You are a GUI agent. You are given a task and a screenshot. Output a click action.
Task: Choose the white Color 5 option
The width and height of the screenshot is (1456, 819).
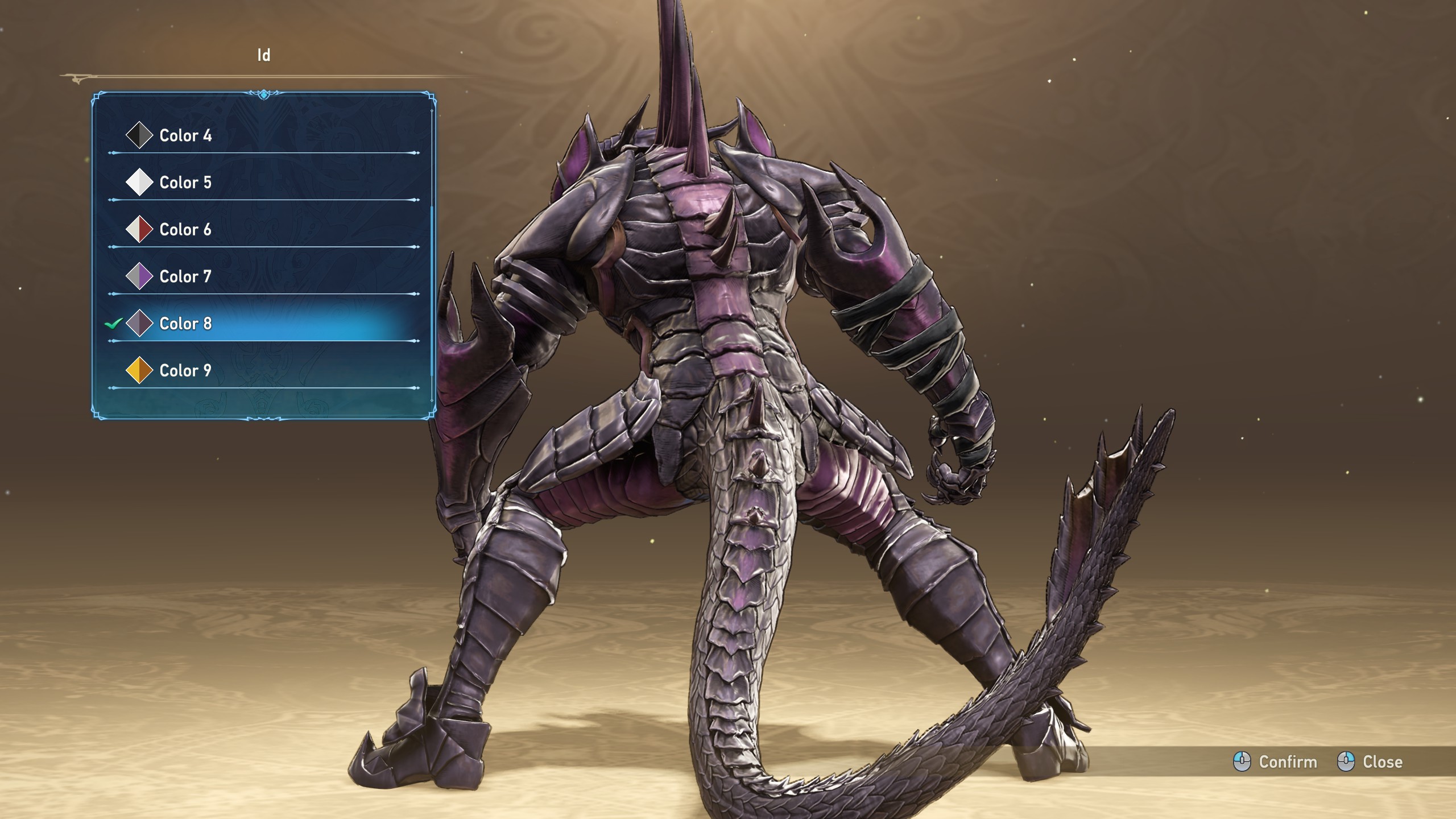[x=185, y=183]
